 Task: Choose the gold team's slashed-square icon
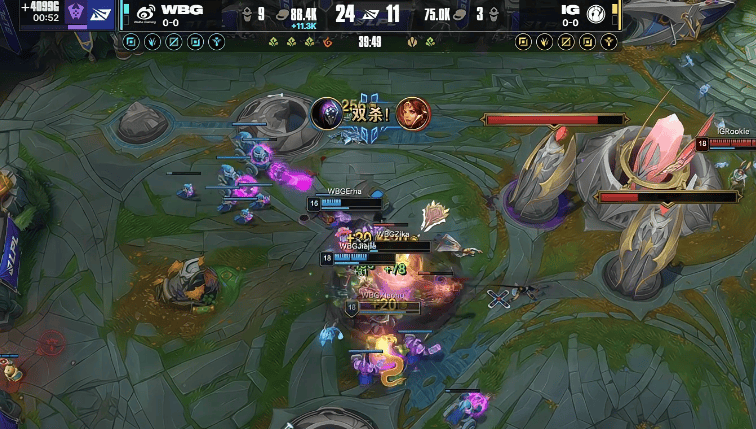566,42
